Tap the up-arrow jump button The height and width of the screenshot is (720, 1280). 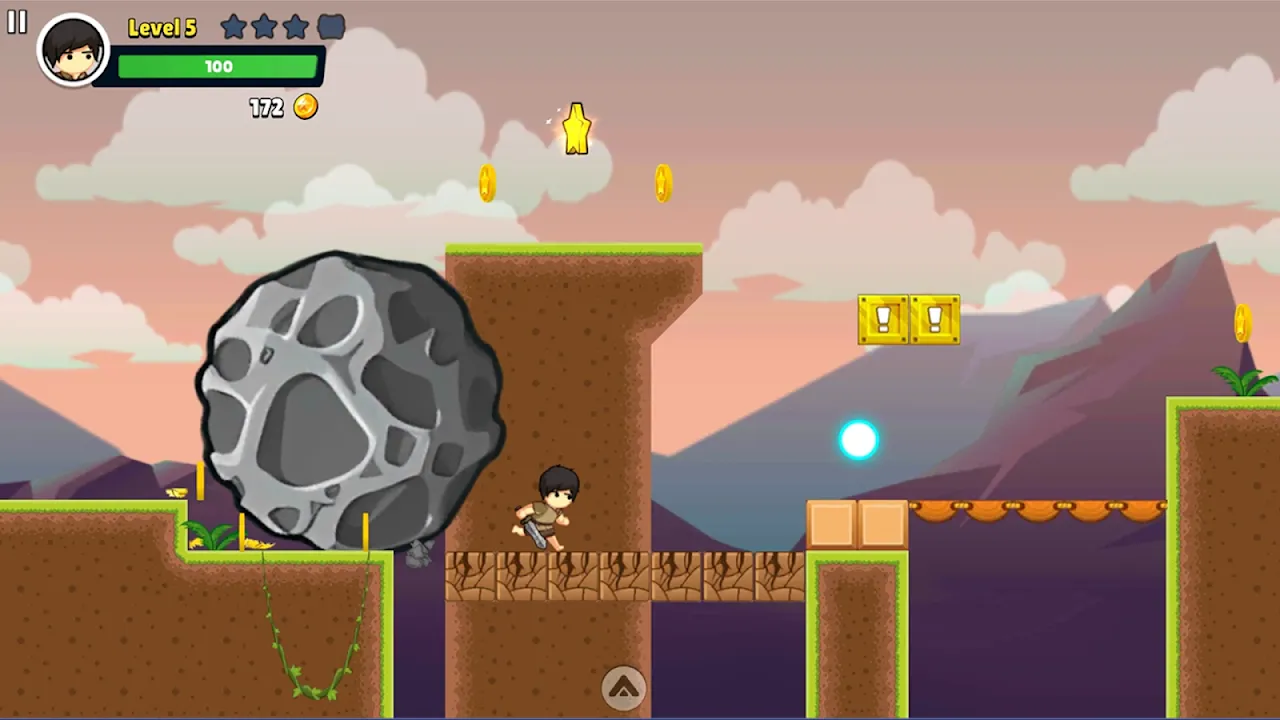click(x=623, y=687)
